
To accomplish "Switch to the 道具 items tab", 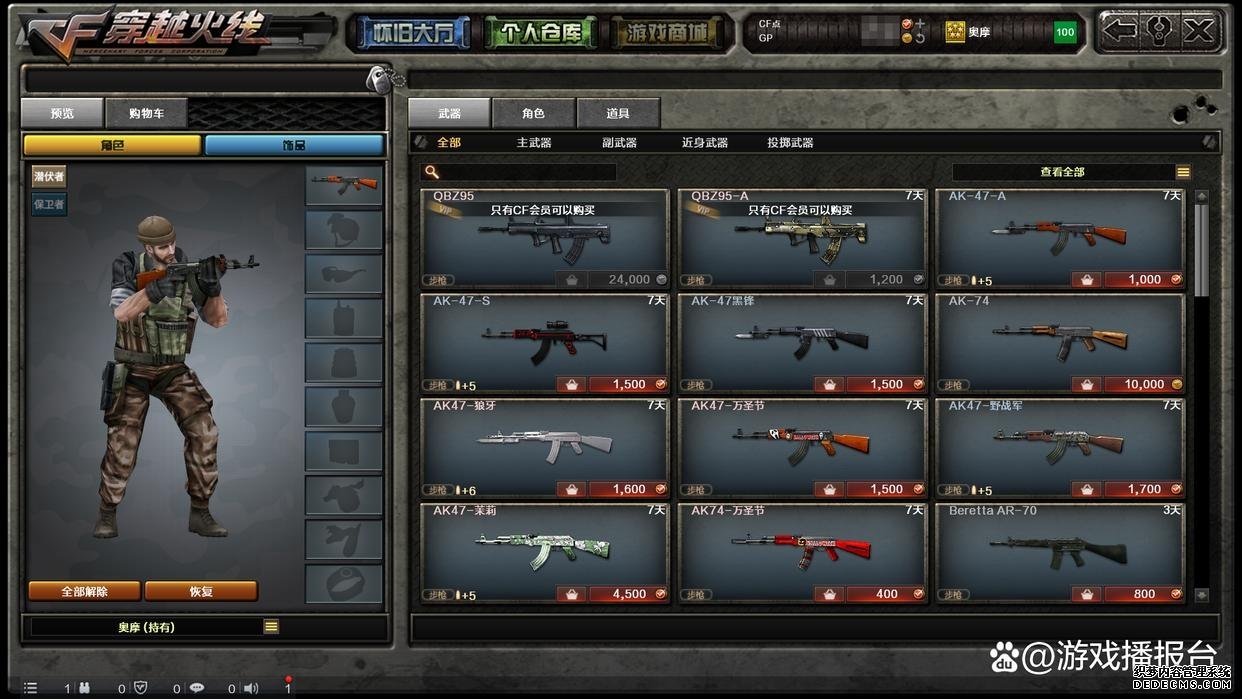I will 618,113.
